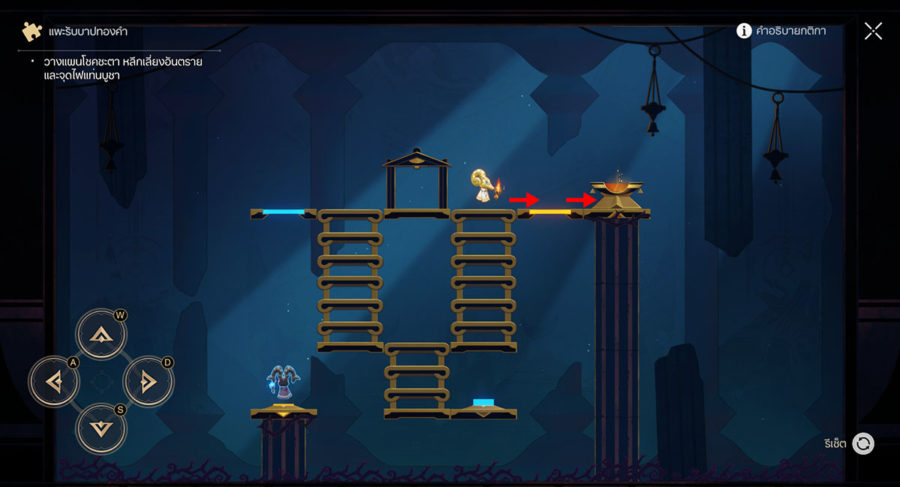Tap the right arrow movement button

[148, 381]
